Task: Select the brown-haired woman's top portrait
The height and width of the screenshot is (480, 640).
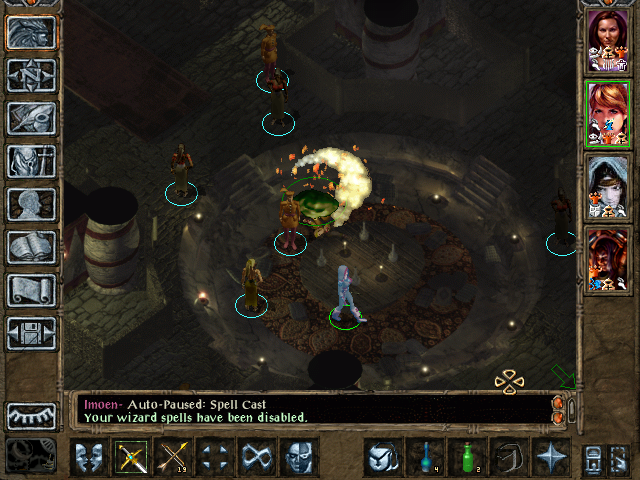Action: 607,40
